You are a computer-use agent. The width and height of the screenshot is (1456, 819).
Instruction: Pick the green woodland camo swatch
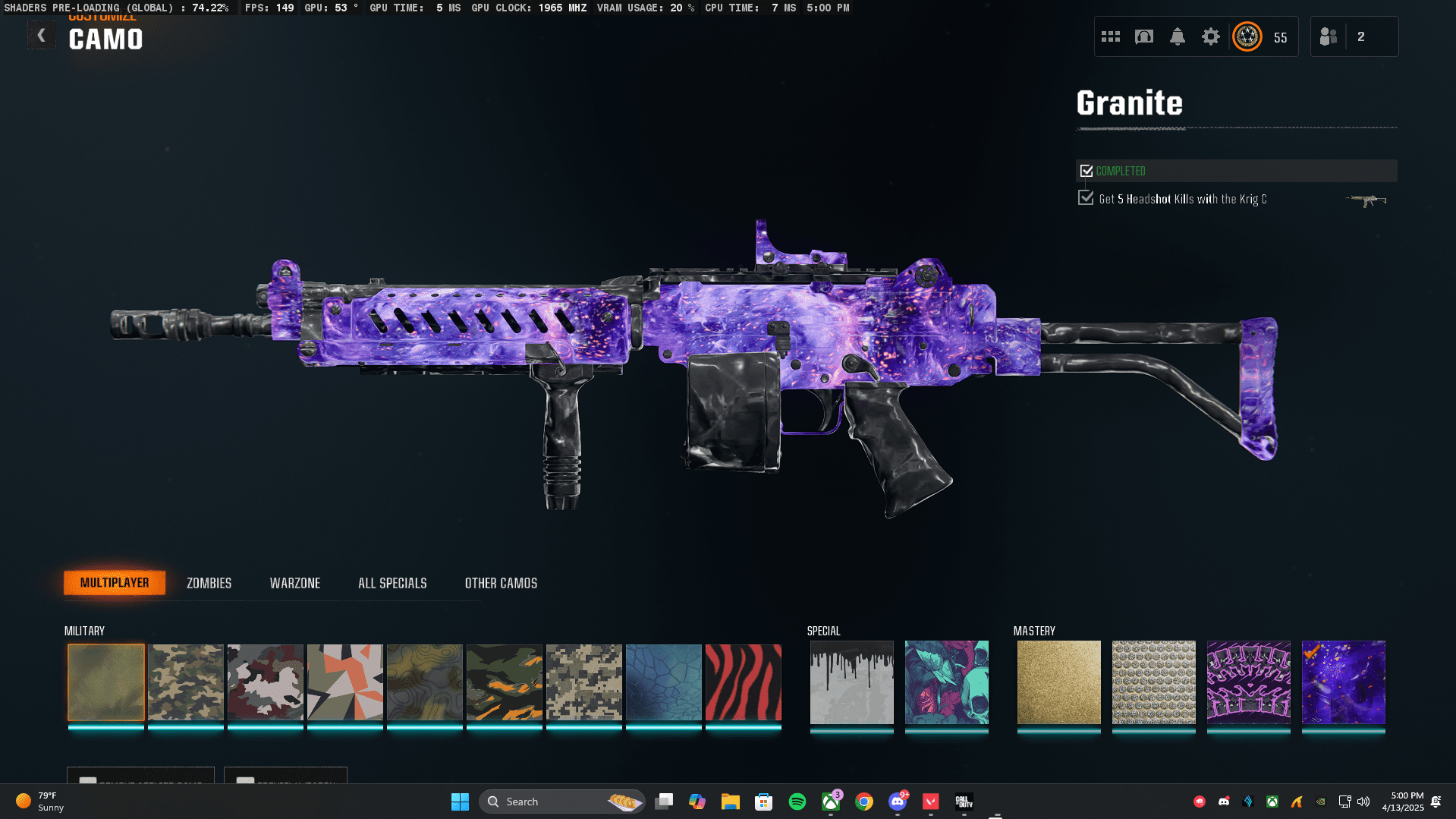tap(186, 682)
